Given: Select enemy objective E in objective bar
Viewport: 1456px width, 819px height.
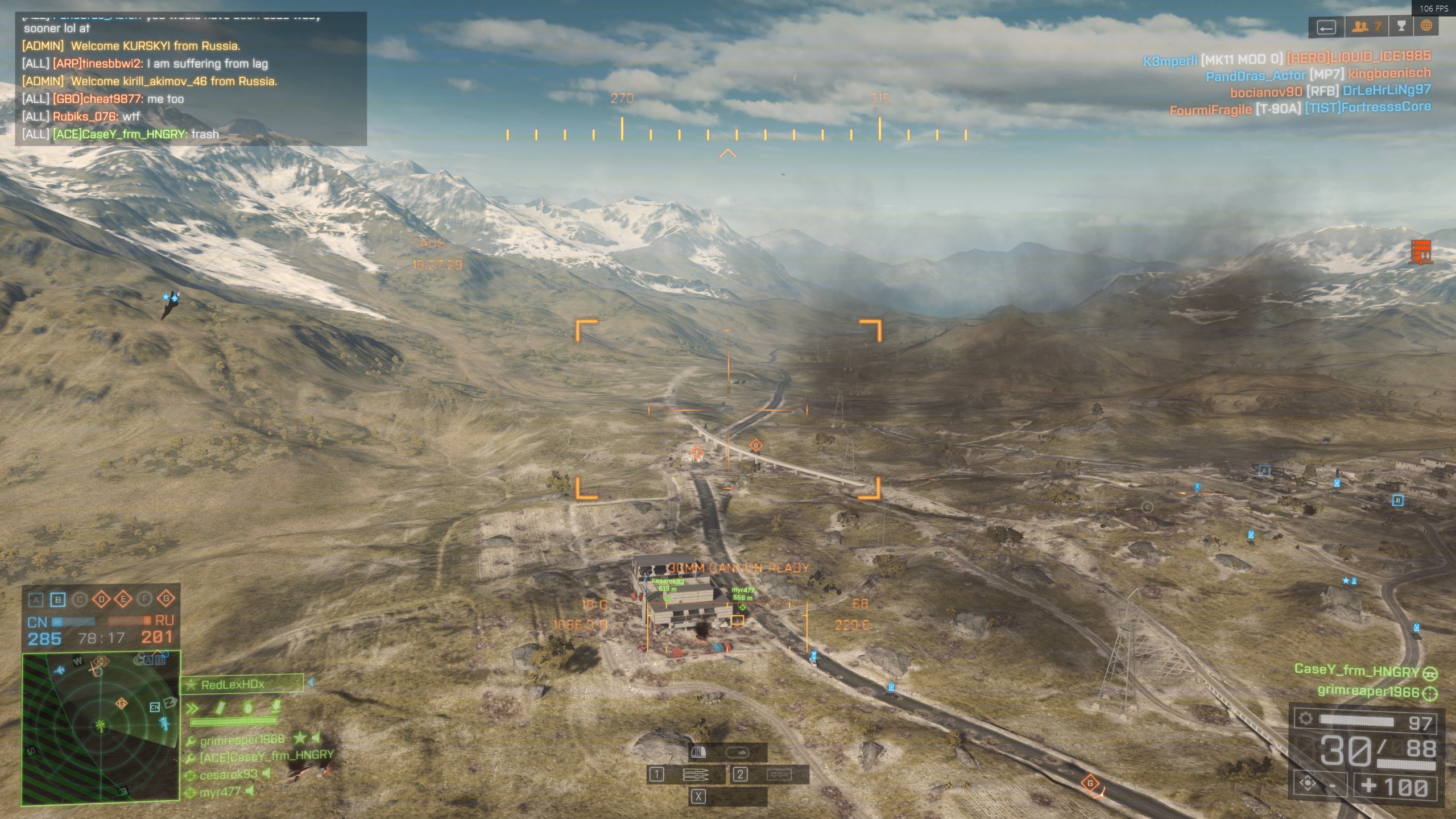Looking at the screenshot, I should coord(123,599).
